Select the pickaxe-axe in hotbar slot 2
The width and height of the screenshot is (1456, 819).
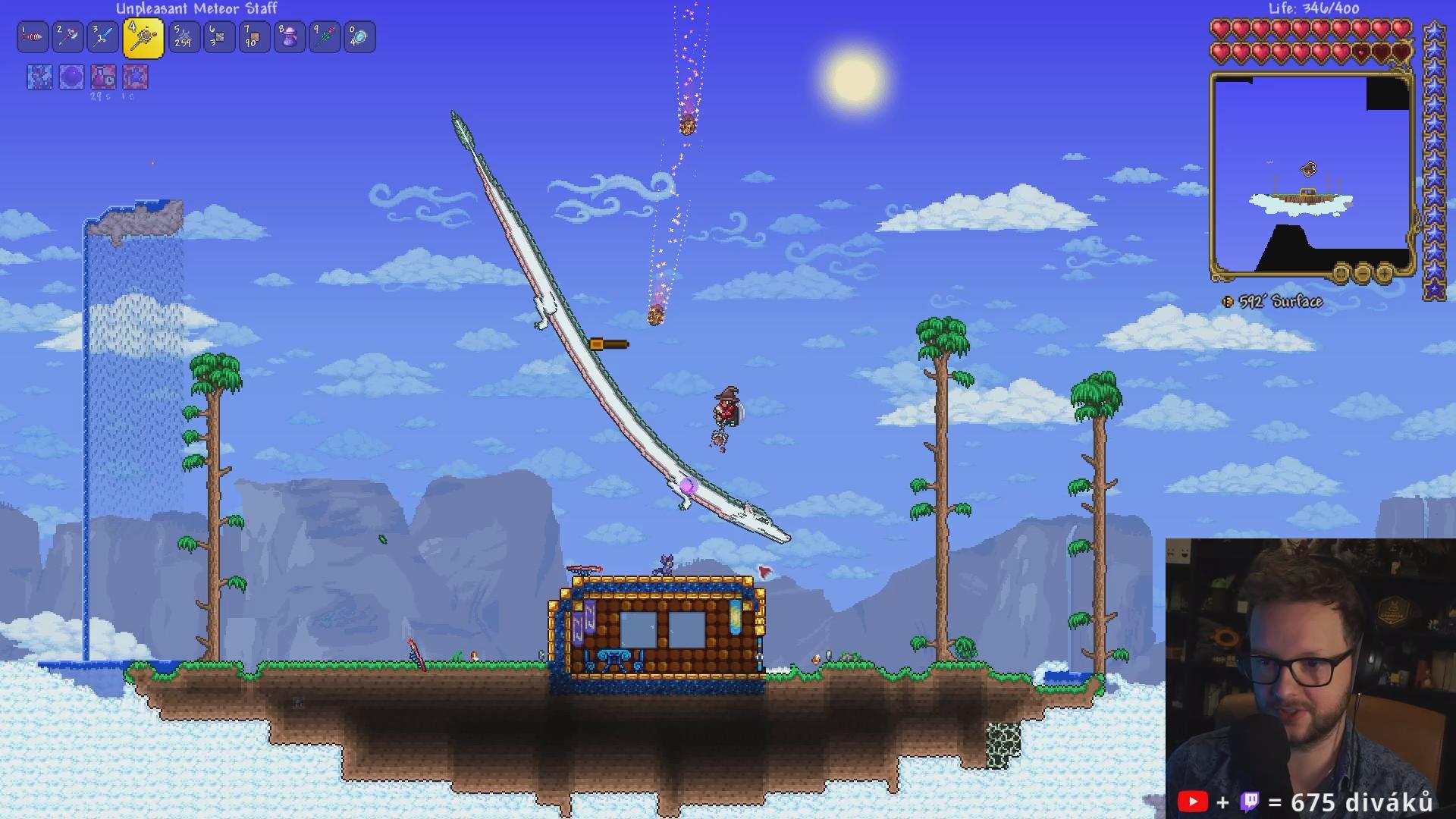(68, 37)
